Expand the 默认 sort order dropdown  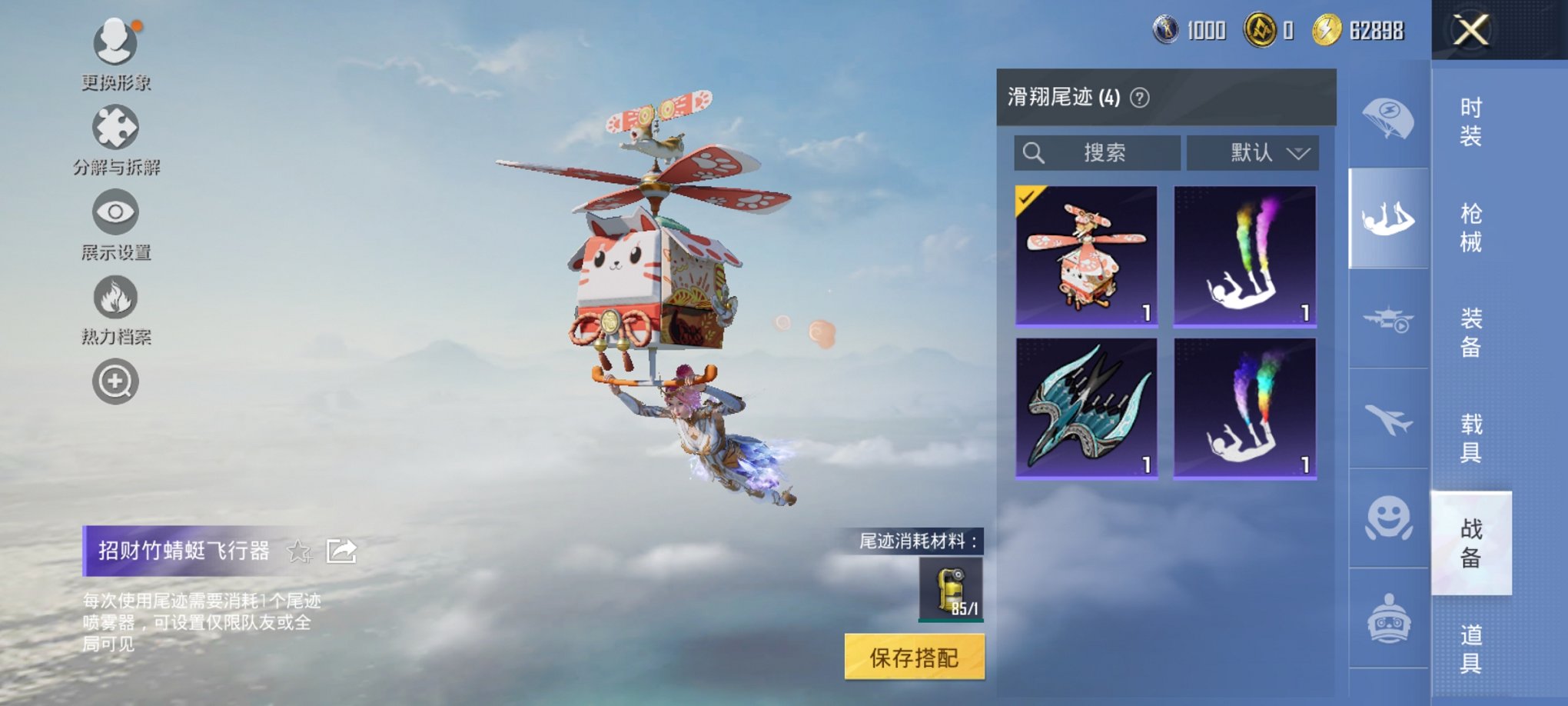coord(1251,153)
